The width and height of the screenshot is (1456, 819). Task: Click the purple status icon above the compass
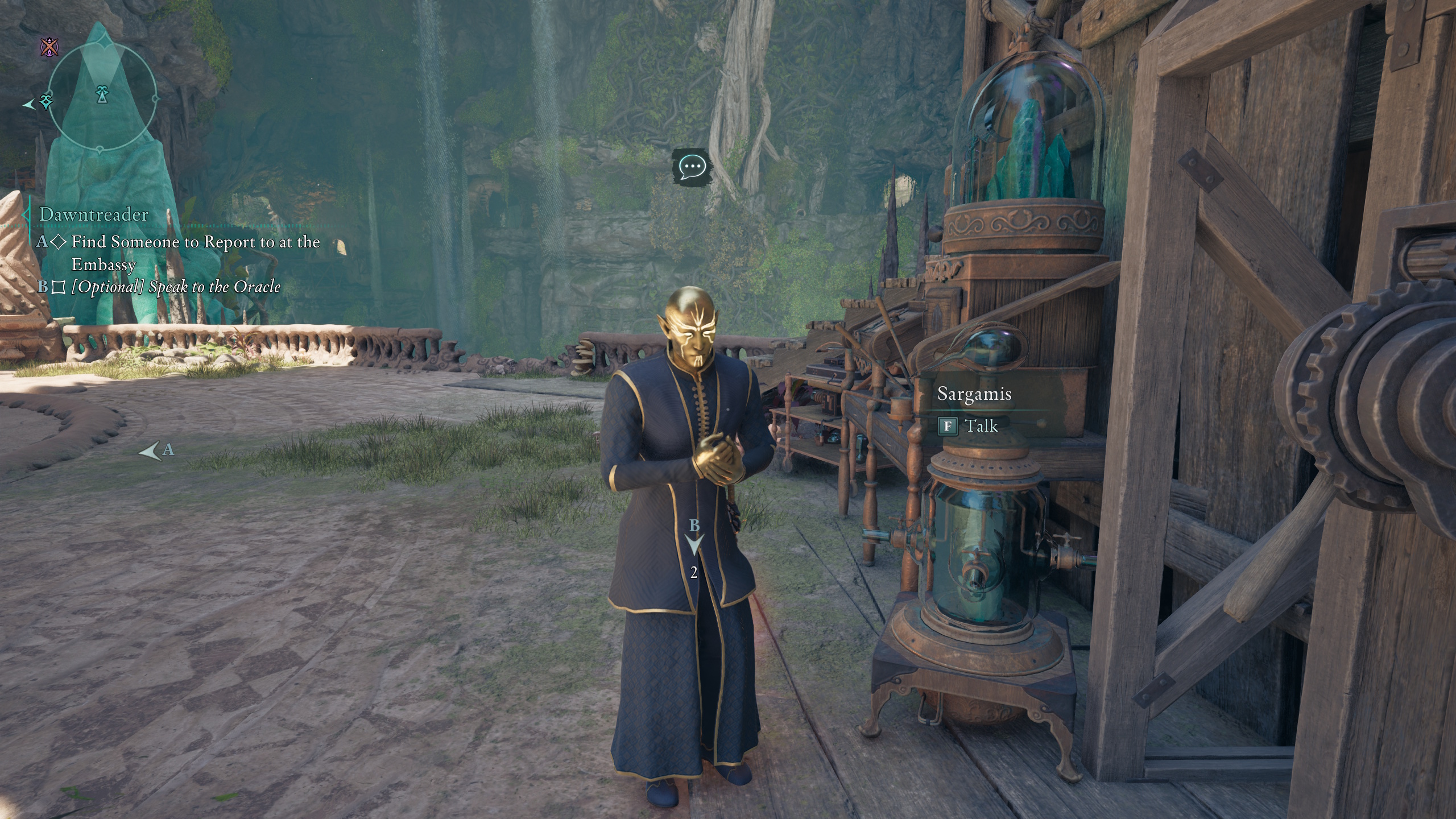point(50,47)
